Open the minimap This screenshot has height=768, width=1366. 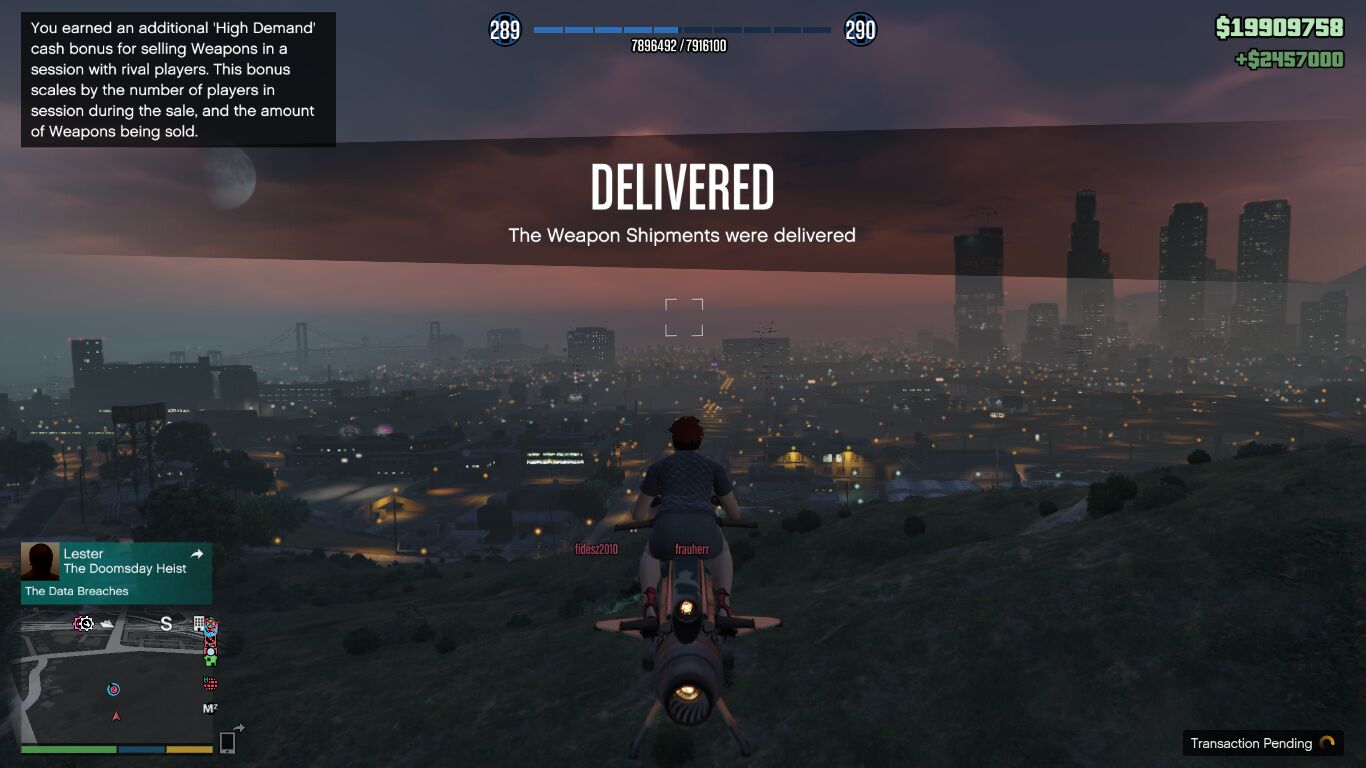pos(118,675)
